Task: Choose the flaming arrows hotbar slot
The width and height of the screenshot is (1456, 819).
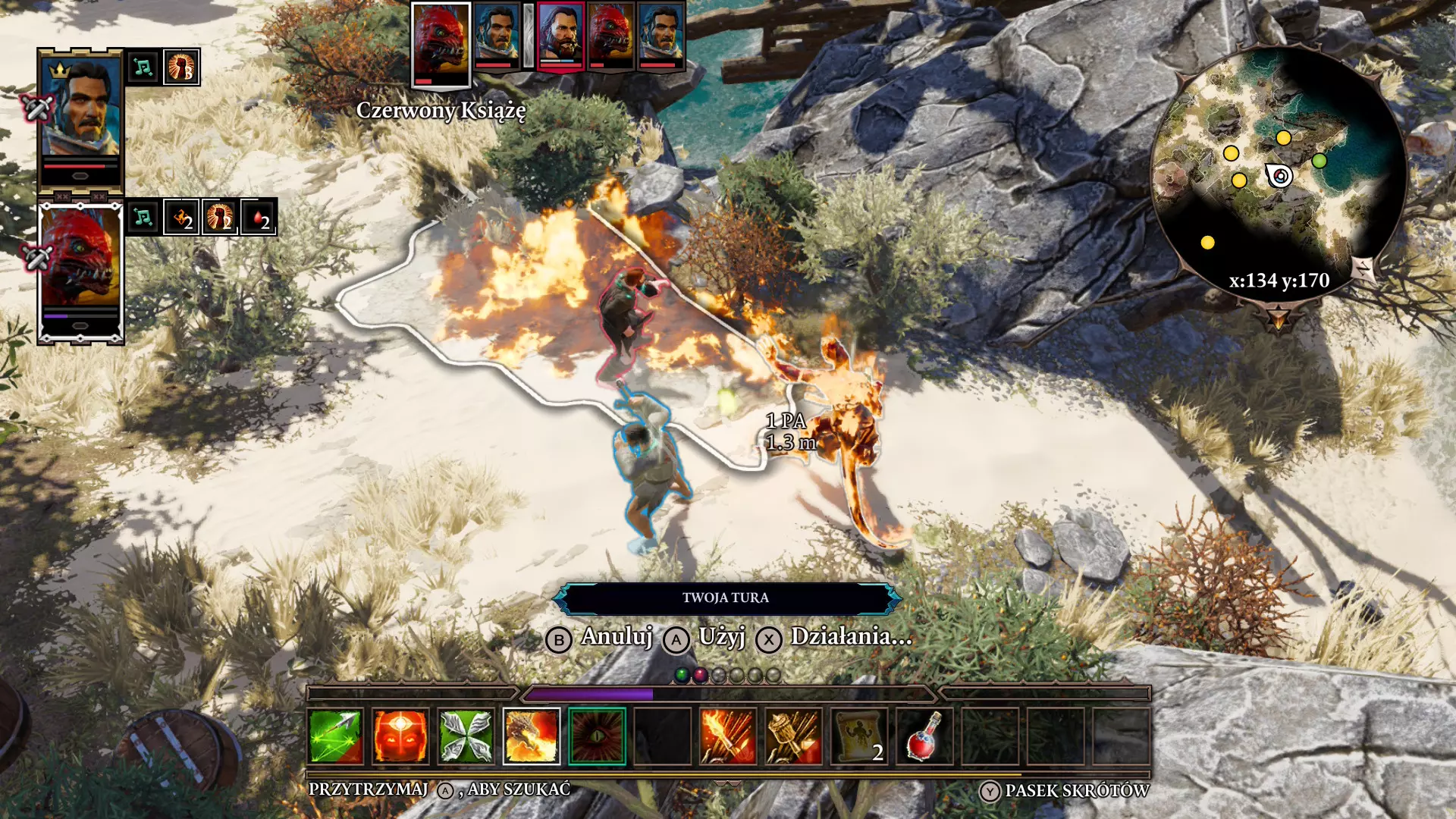Action: (x=728, y=736)
